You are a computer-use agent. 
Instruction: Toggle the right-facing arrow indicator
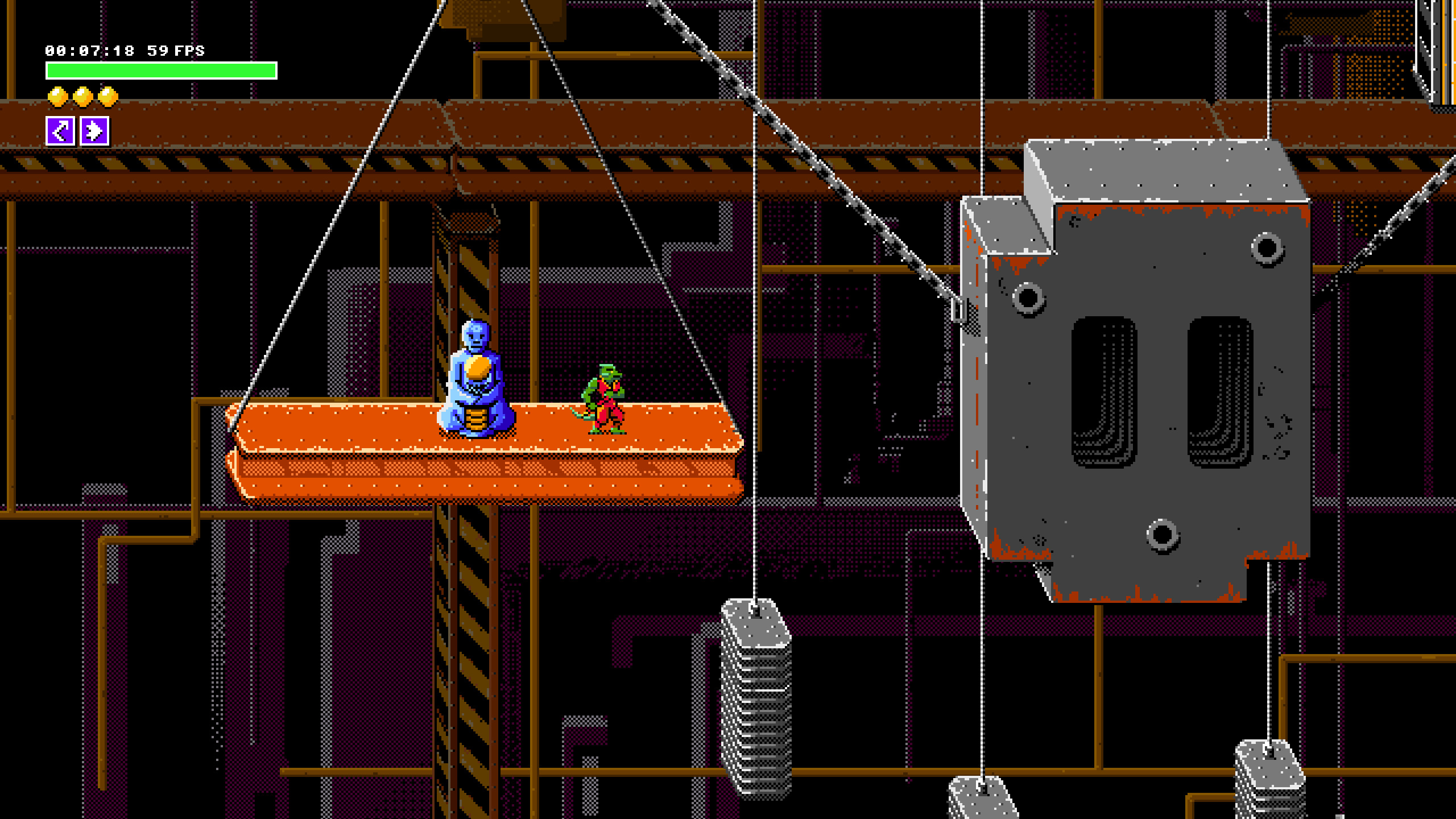tap(94, 130)
